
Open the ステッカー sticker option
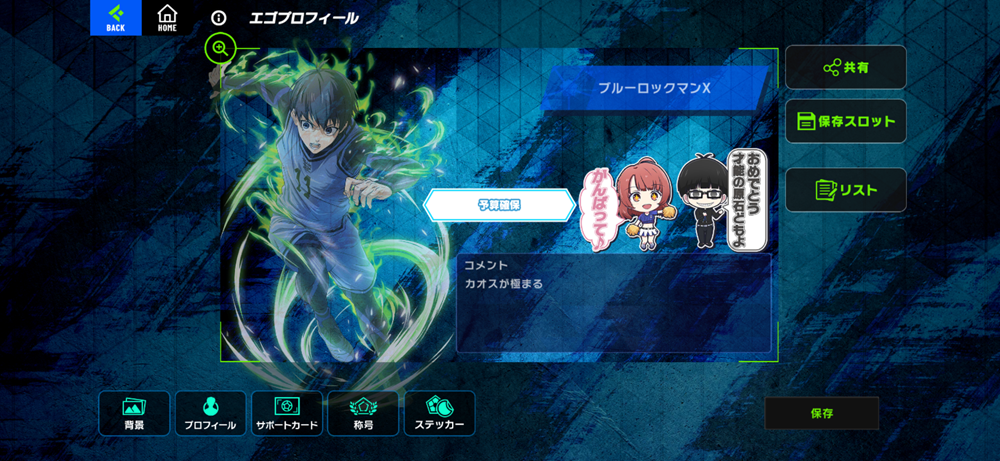[x=439, y=413]
